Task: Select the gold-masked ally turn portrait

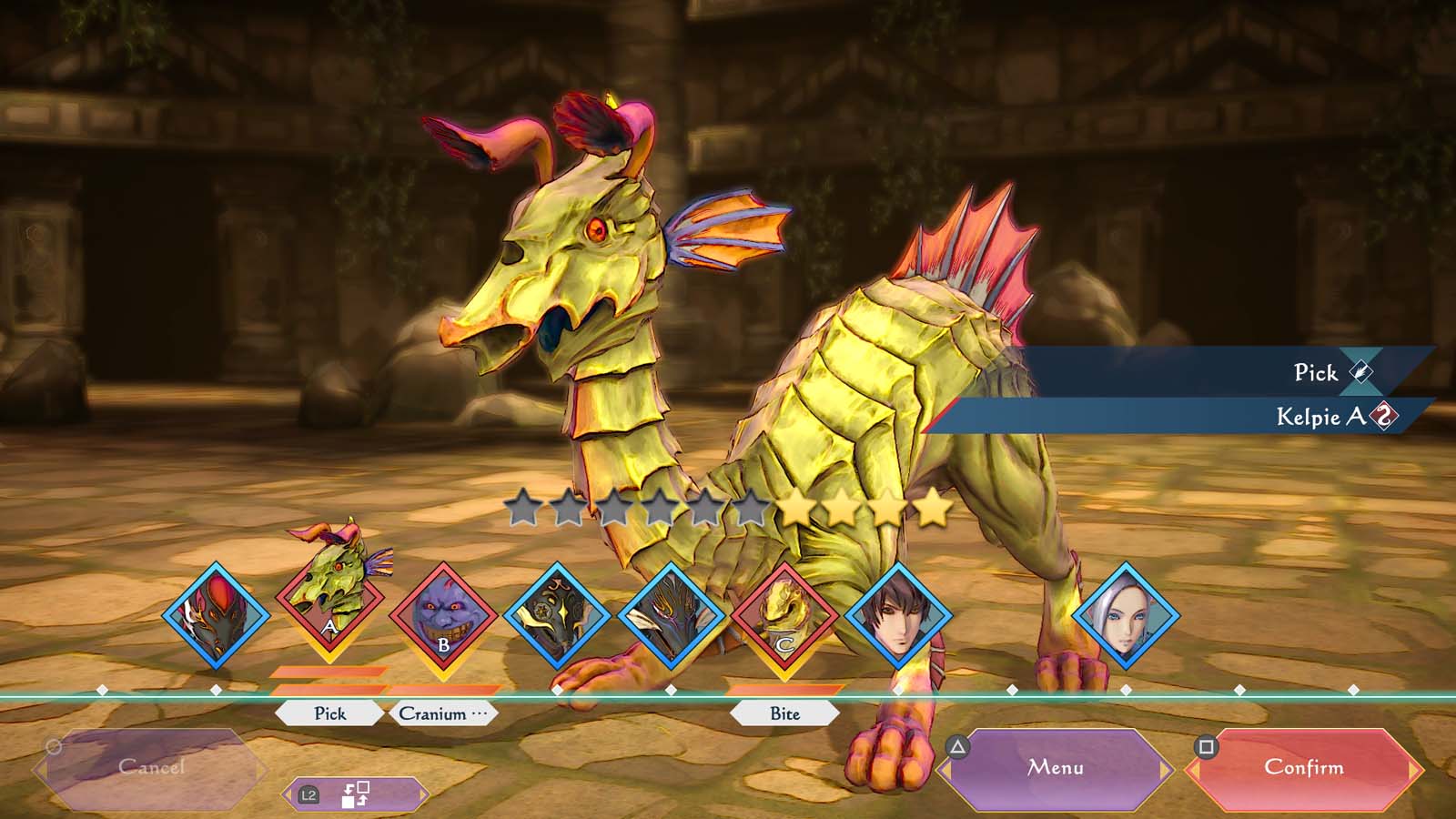Action: (x=557, y=616)
